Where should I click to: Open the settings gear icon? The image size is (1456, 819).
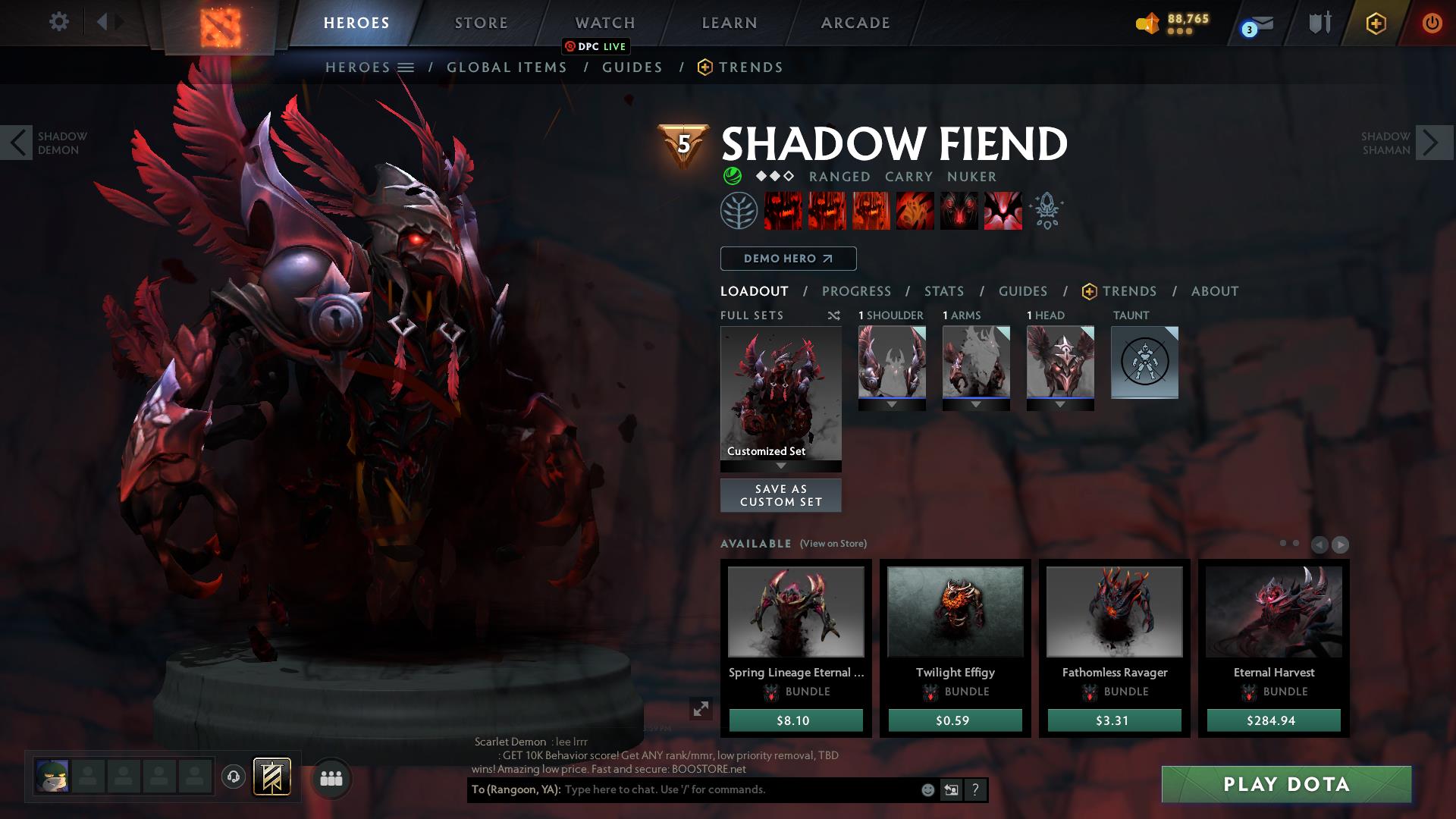click(x=59, y=22)
